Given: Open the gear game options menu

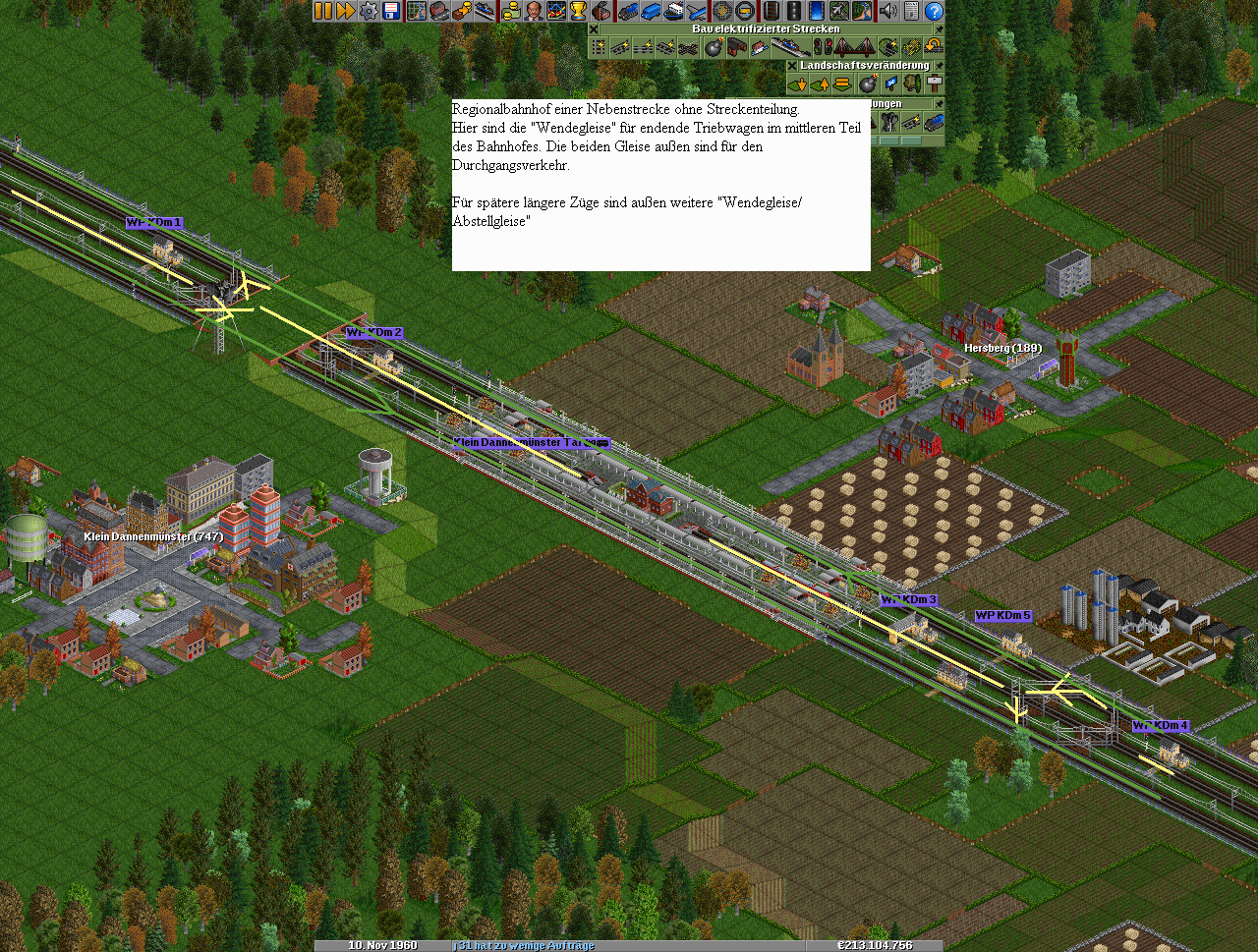Looking at the screenshot, I should tap(369, 11).
